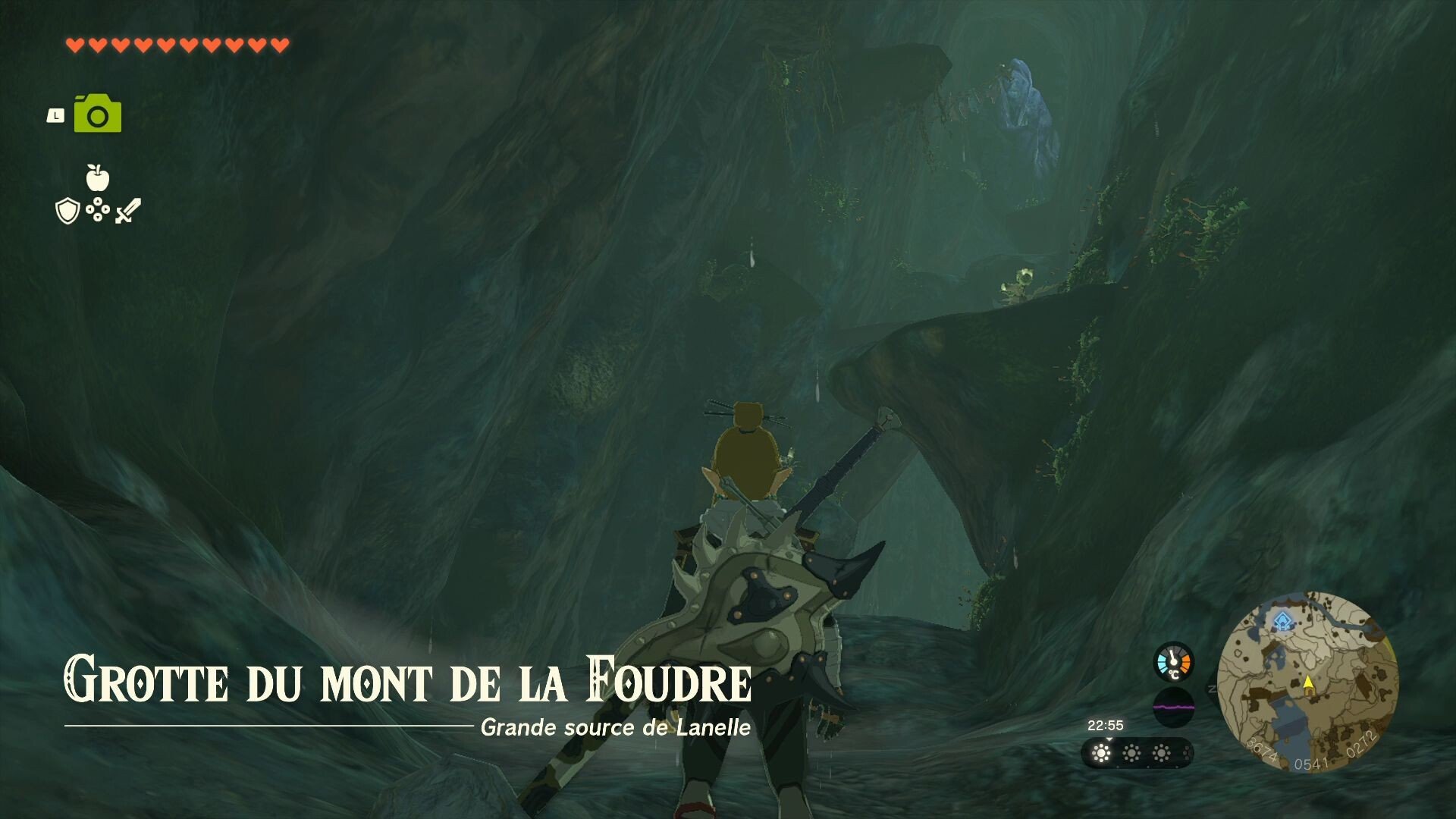
Task: Click the d-pad quick-select icon
Action: (x=98, y=209)
